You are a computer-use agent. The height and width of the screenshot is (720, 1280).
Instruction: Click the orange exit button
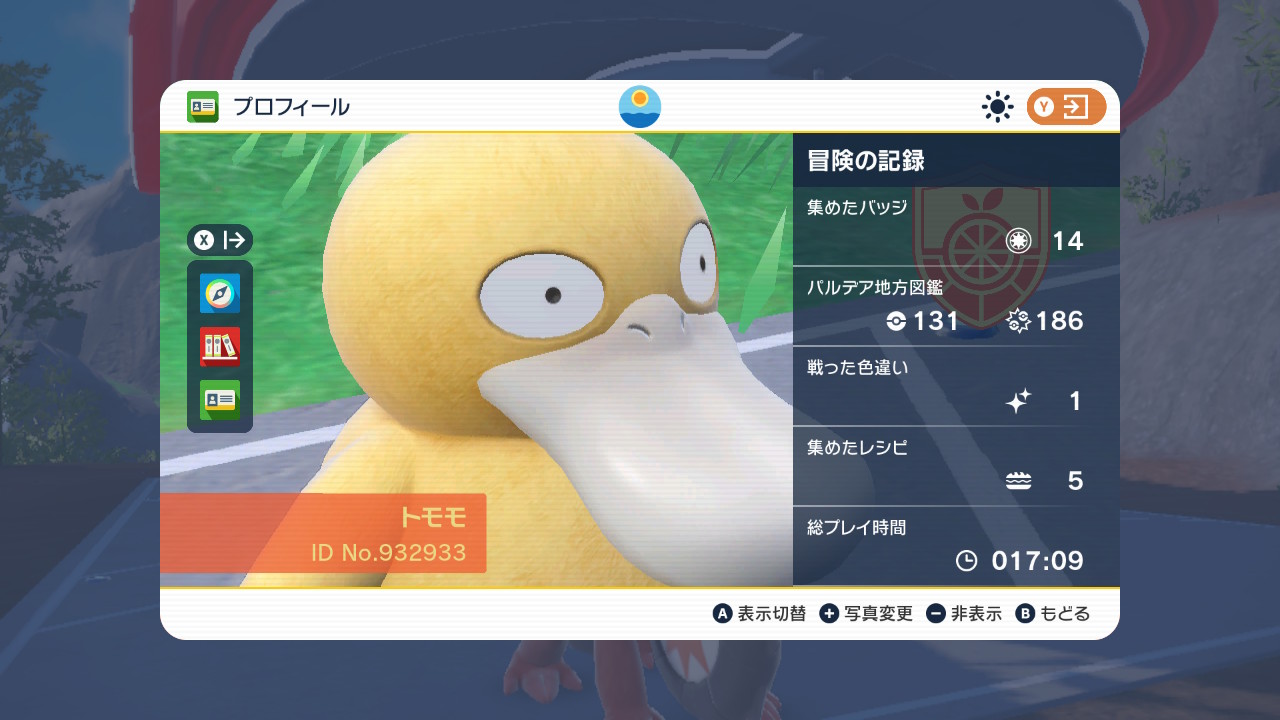tap(1066, 107)
